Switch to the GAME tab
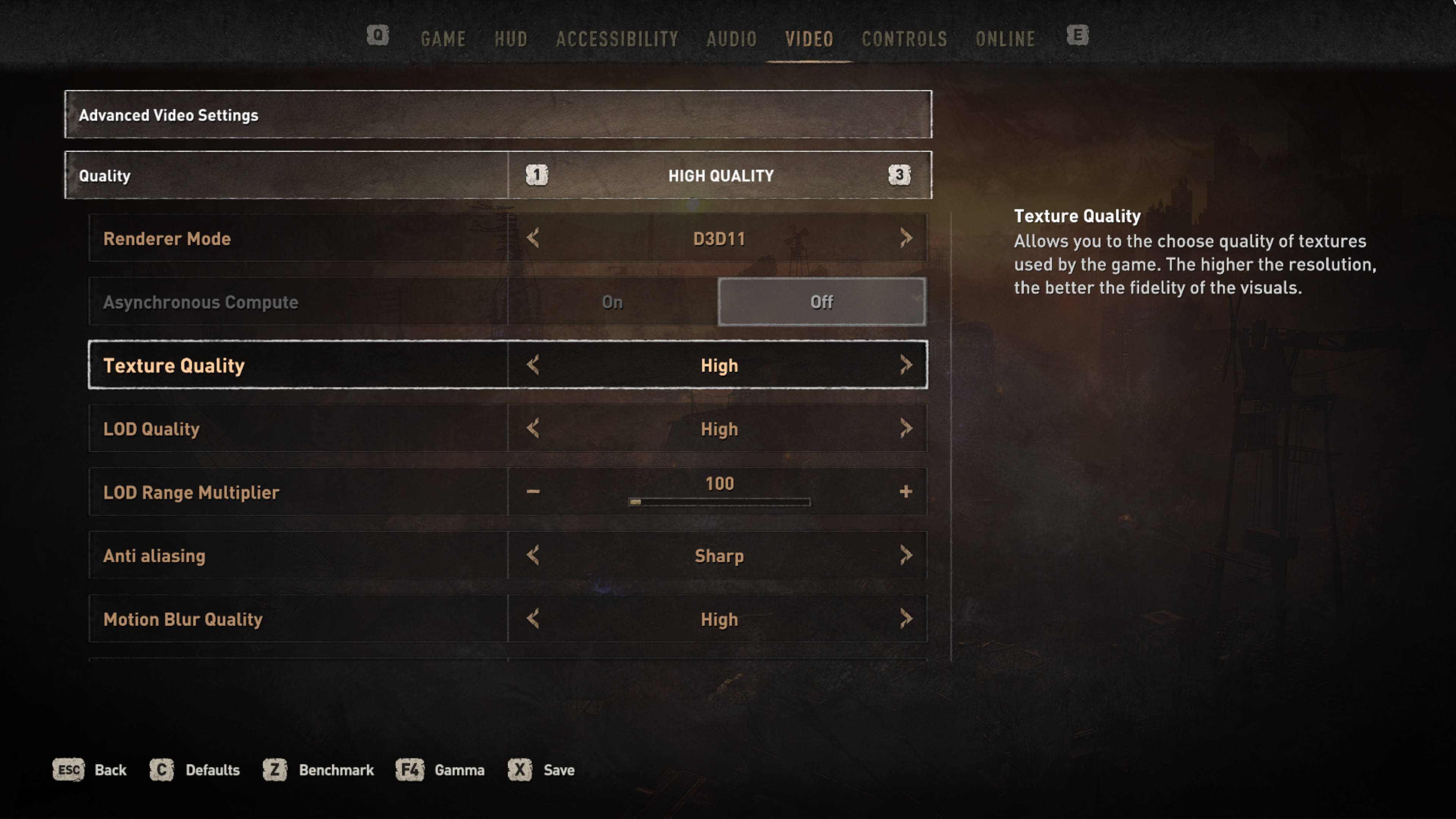Image resolution: width=1456 pixels, height=819 pixels. coord(443,39)
